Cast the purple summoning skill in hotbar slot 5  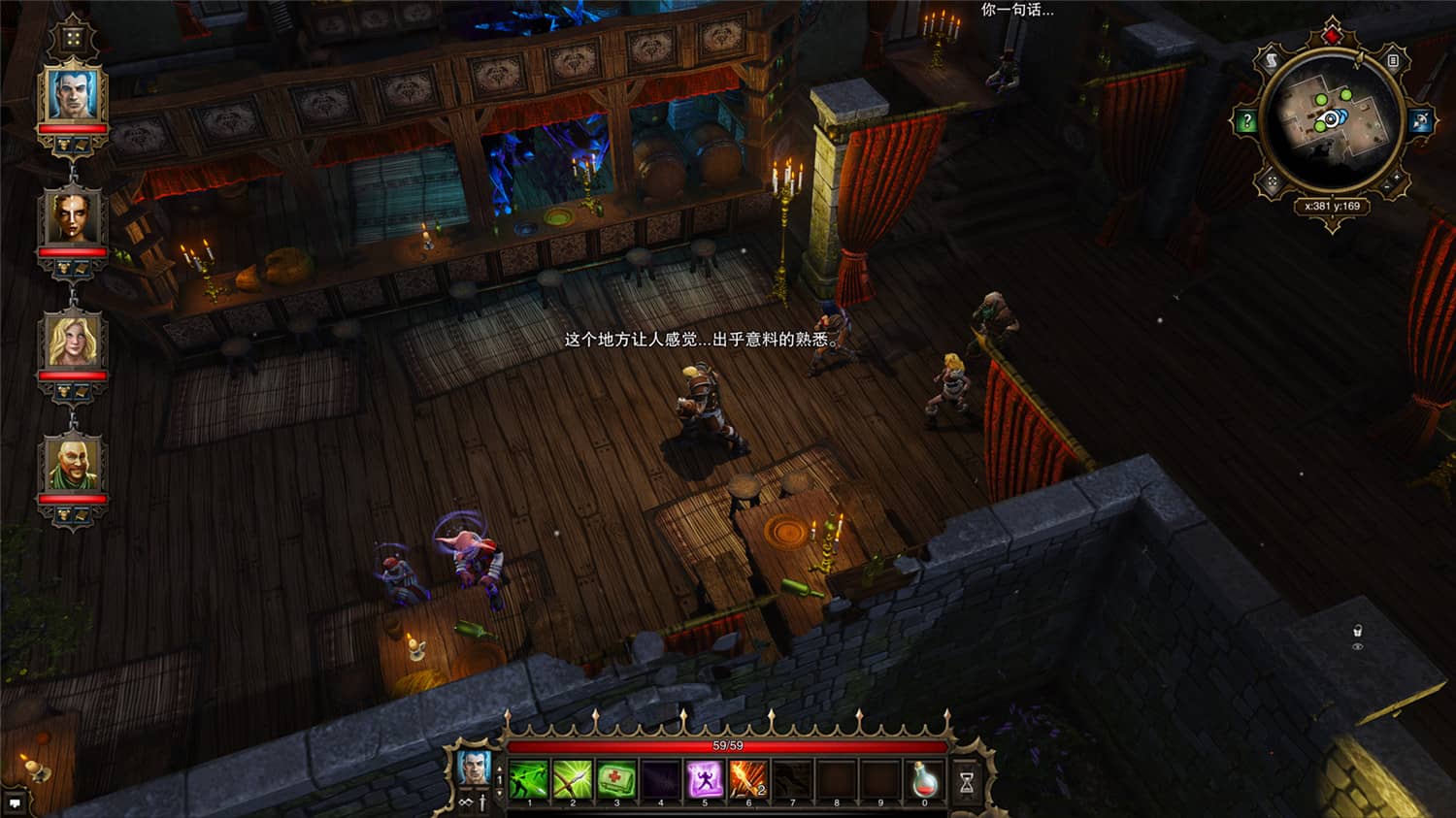tap(706, 780)
